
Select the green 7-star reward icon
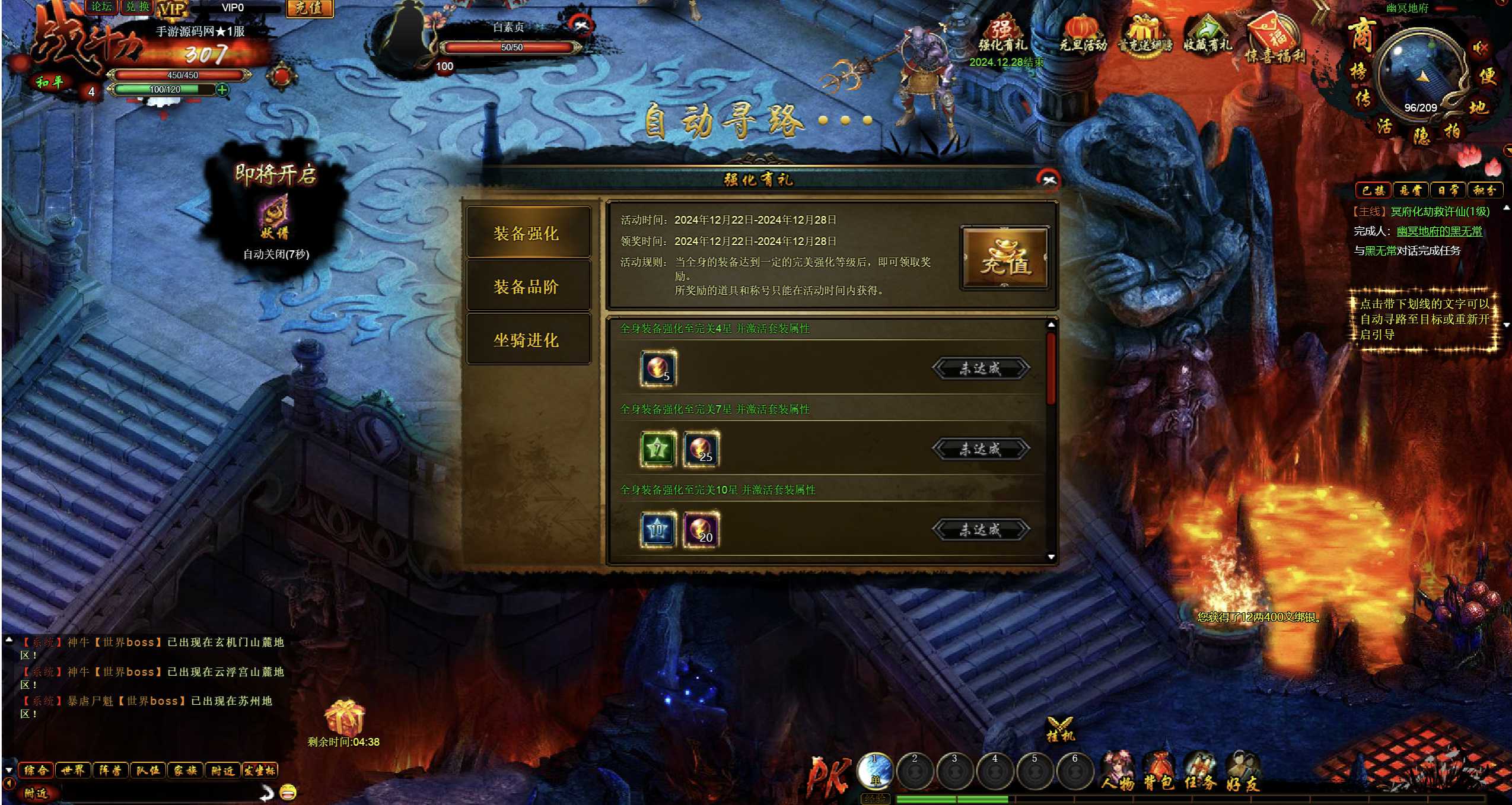click(x=657, y=449)
